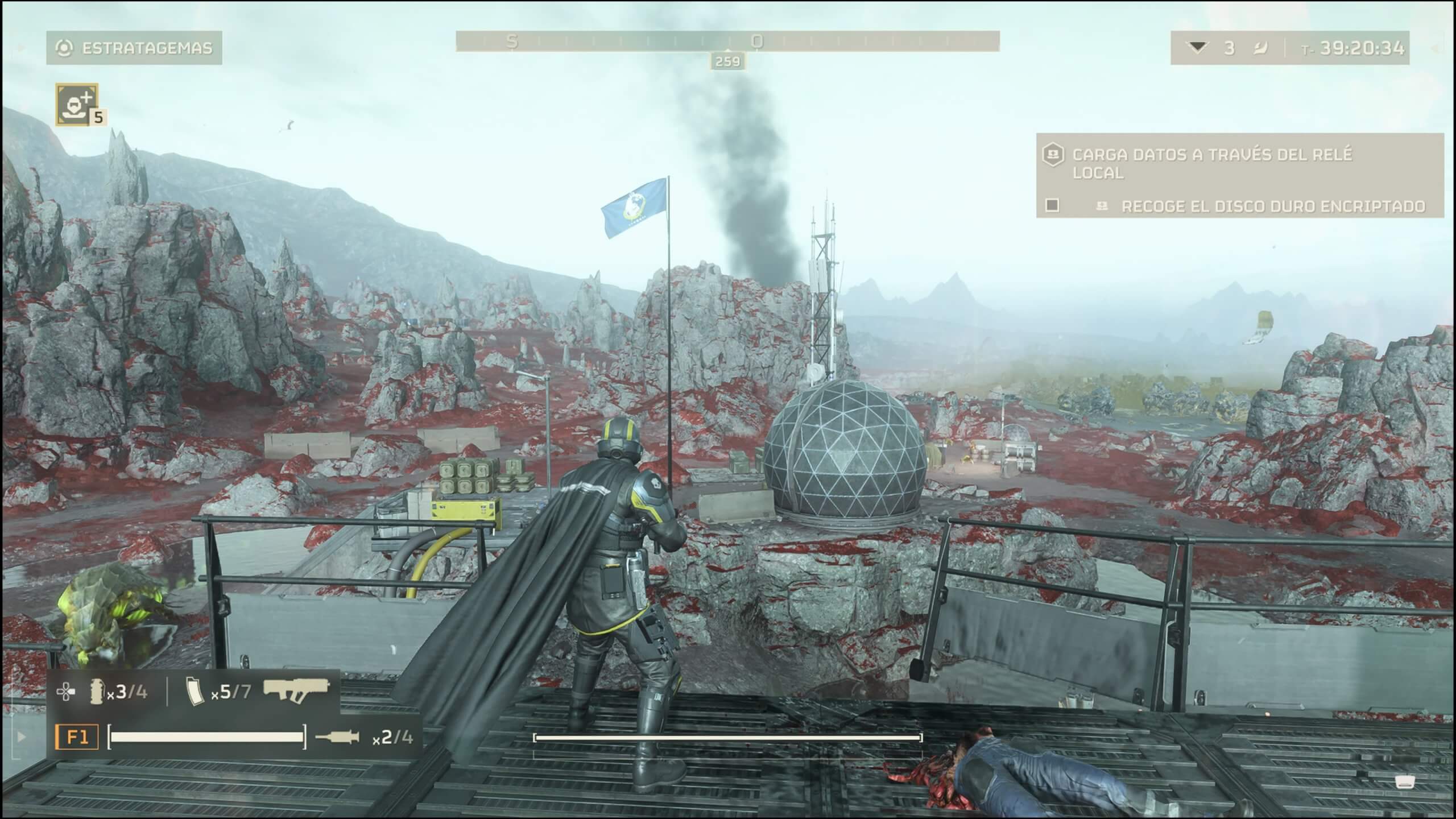This screenshot has height=819, width=1456.
Task: Select the Carga Datos objective tracker
Action: click(x=1211, y=163)
